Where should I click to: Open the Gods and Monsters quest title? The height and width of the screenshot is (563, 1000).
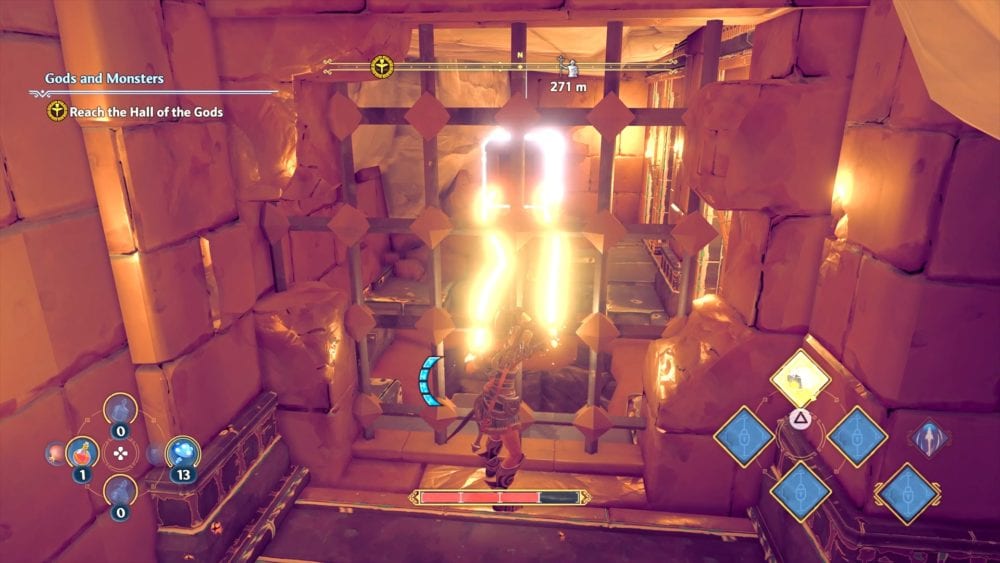tap(104, 78)
